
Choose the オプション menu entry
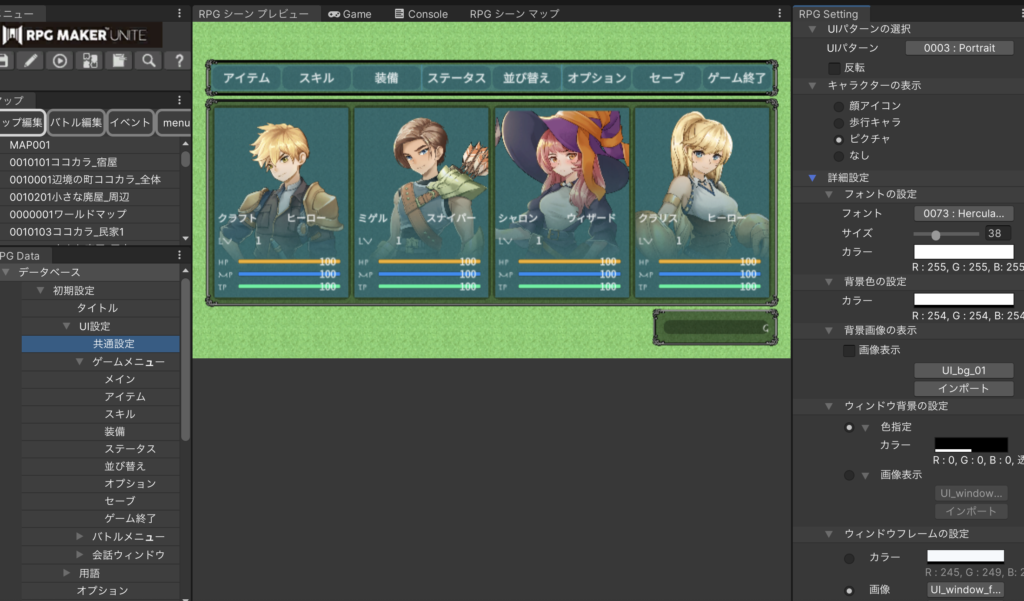(x=597, y=78)
